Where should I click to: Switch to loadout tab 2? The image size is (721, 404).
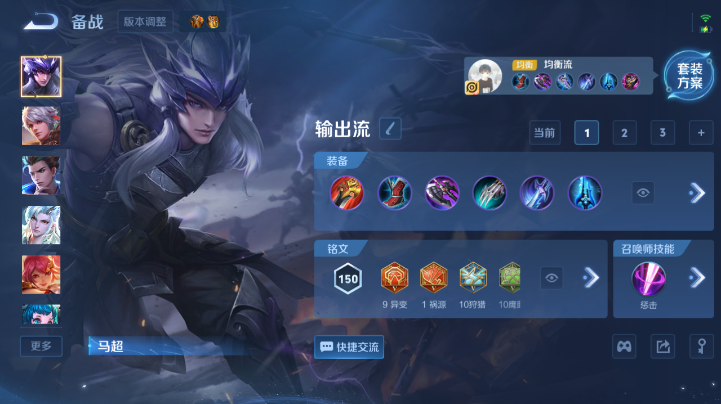624,133
